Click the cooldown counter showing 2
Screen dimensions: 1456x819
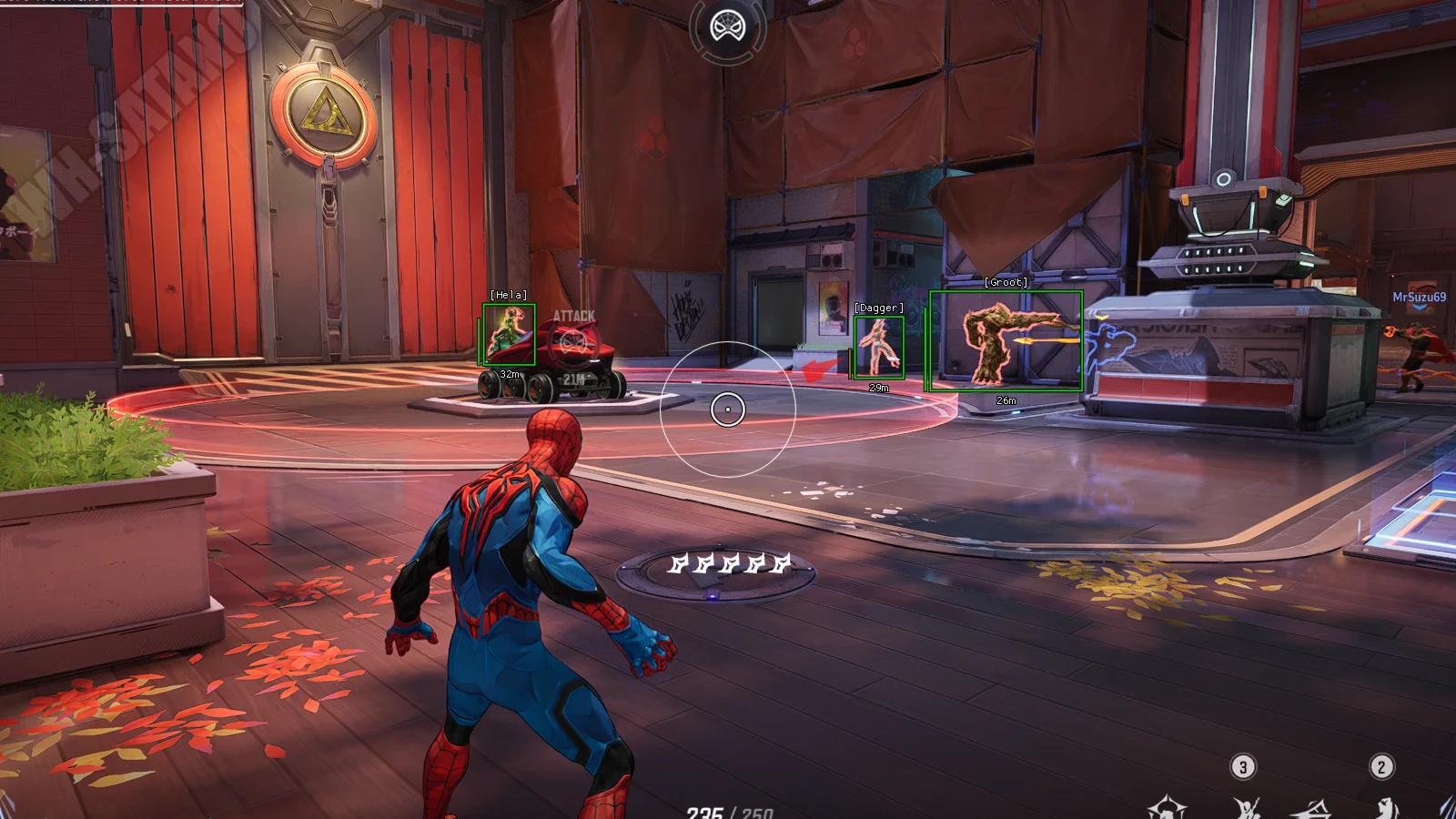click(1380, 767)
